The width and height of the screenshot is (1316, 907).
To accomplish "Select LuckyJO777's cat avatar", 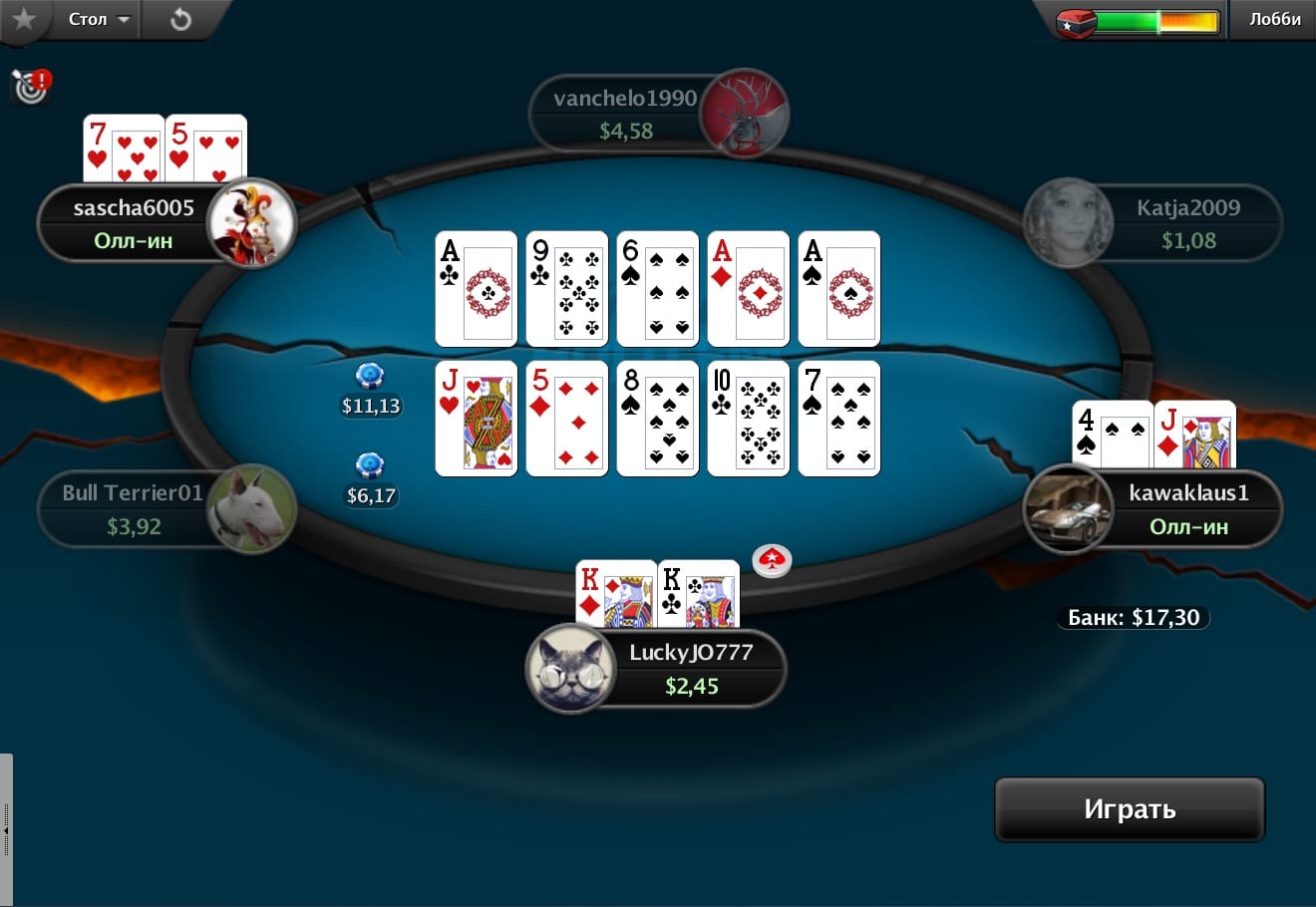I will click(570, 669).
